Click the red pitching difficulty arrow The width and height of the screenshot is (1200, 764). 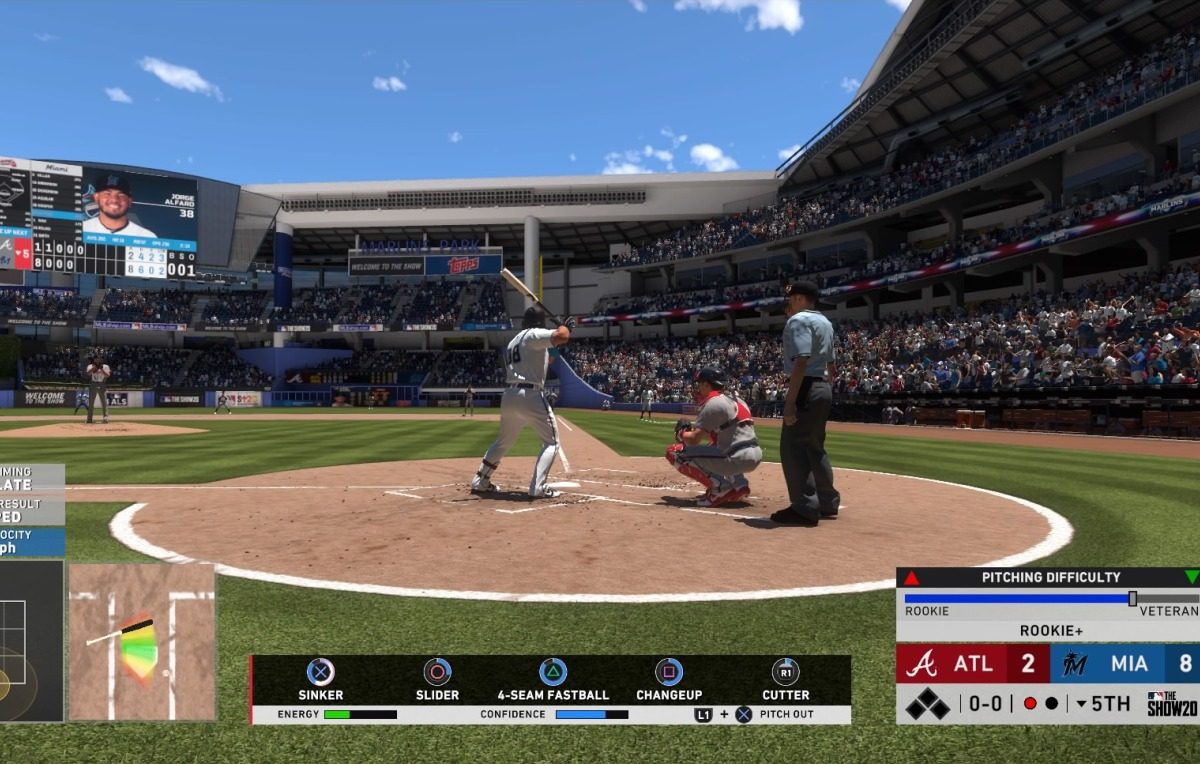tap(911, 577)
